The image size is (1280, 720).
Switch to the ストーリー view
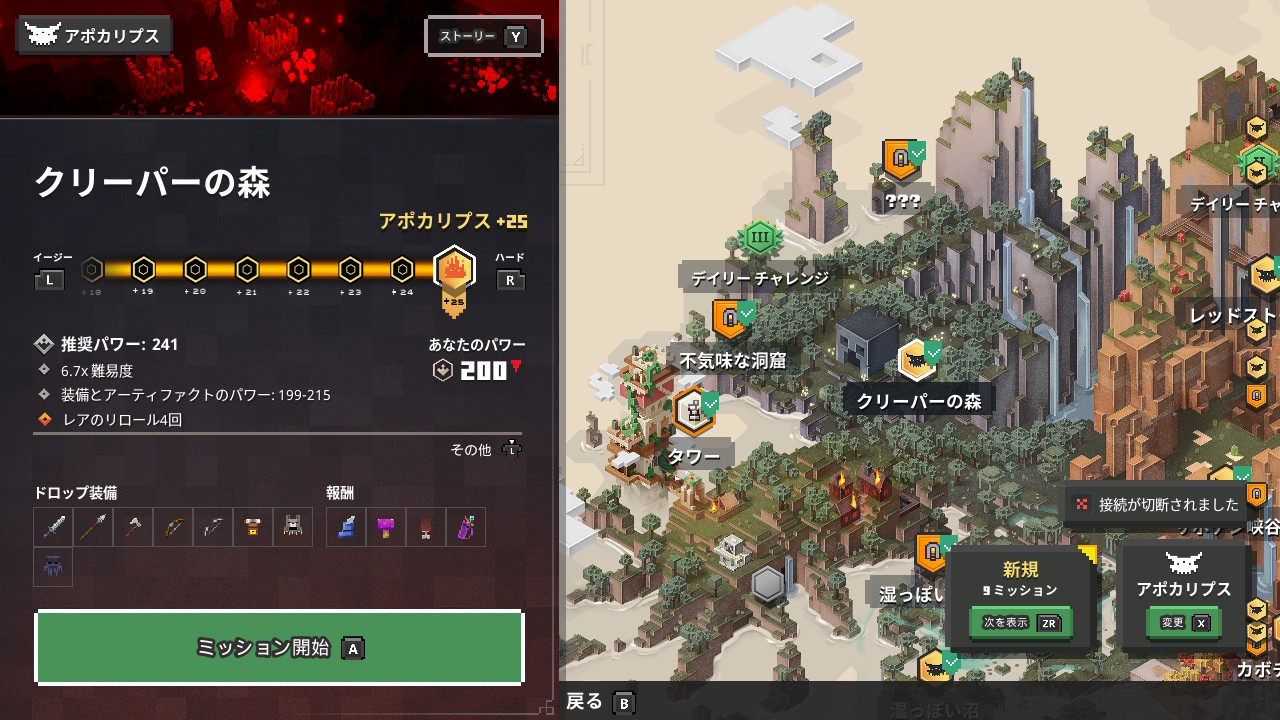[x=484, y=37]
